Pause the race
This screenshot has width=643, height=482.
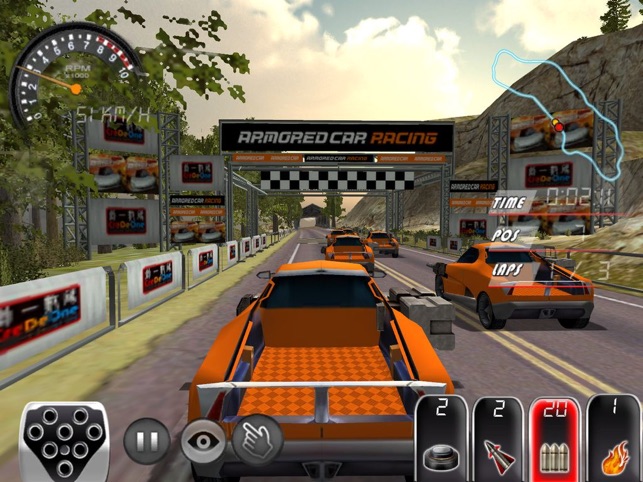[x=146, y=441]
